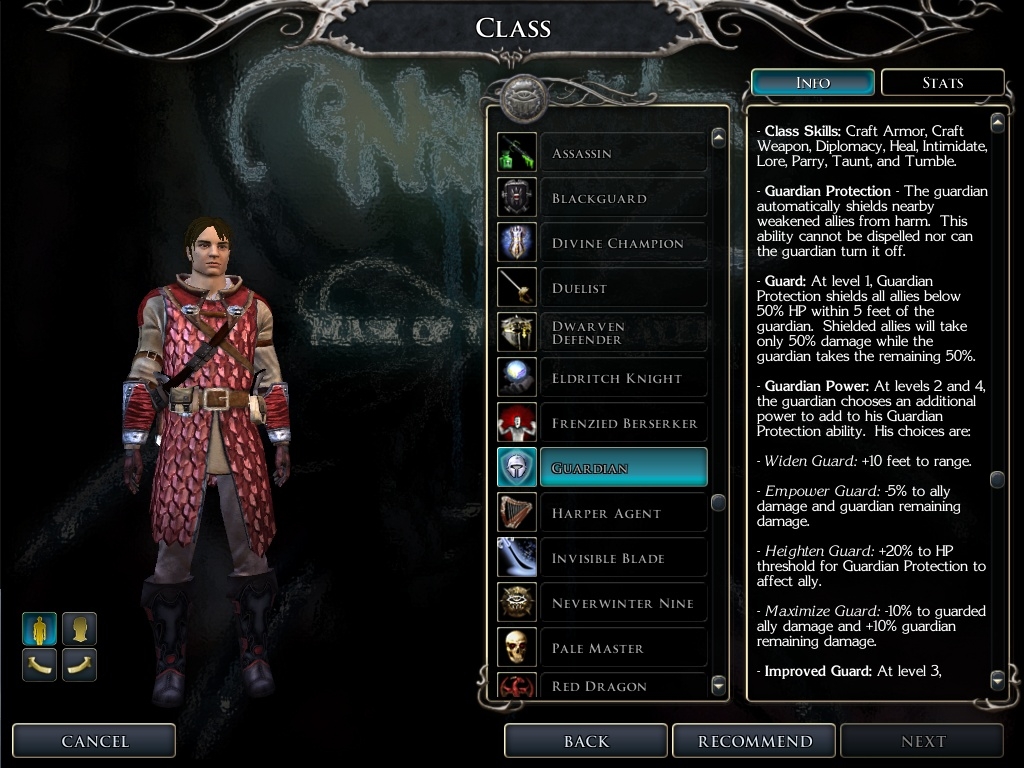Cancel character creation

click(95, 741)
